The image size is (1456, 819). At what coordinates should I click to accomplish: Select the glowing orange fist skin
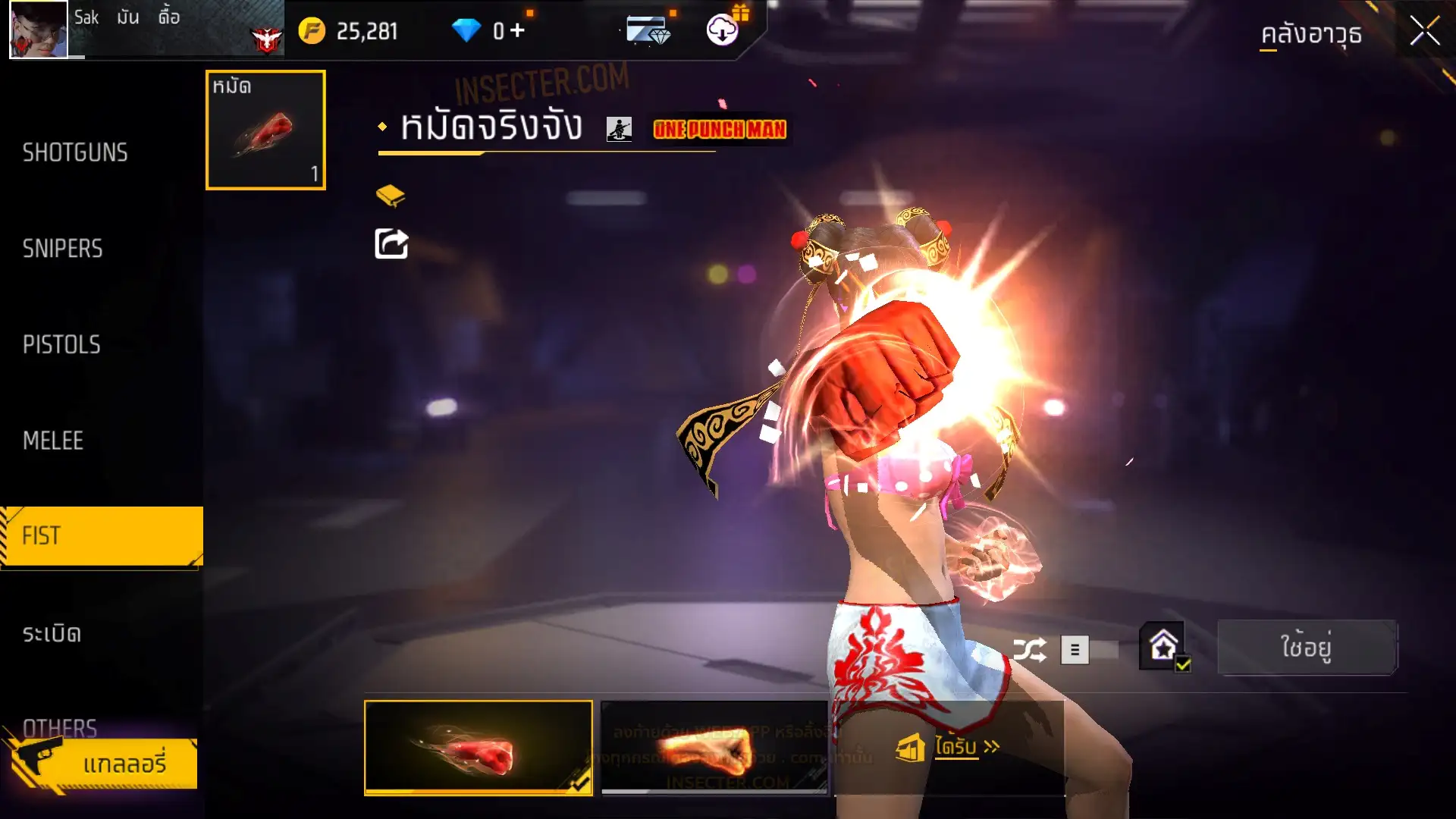pyautogui.click(x=714, y=748)
